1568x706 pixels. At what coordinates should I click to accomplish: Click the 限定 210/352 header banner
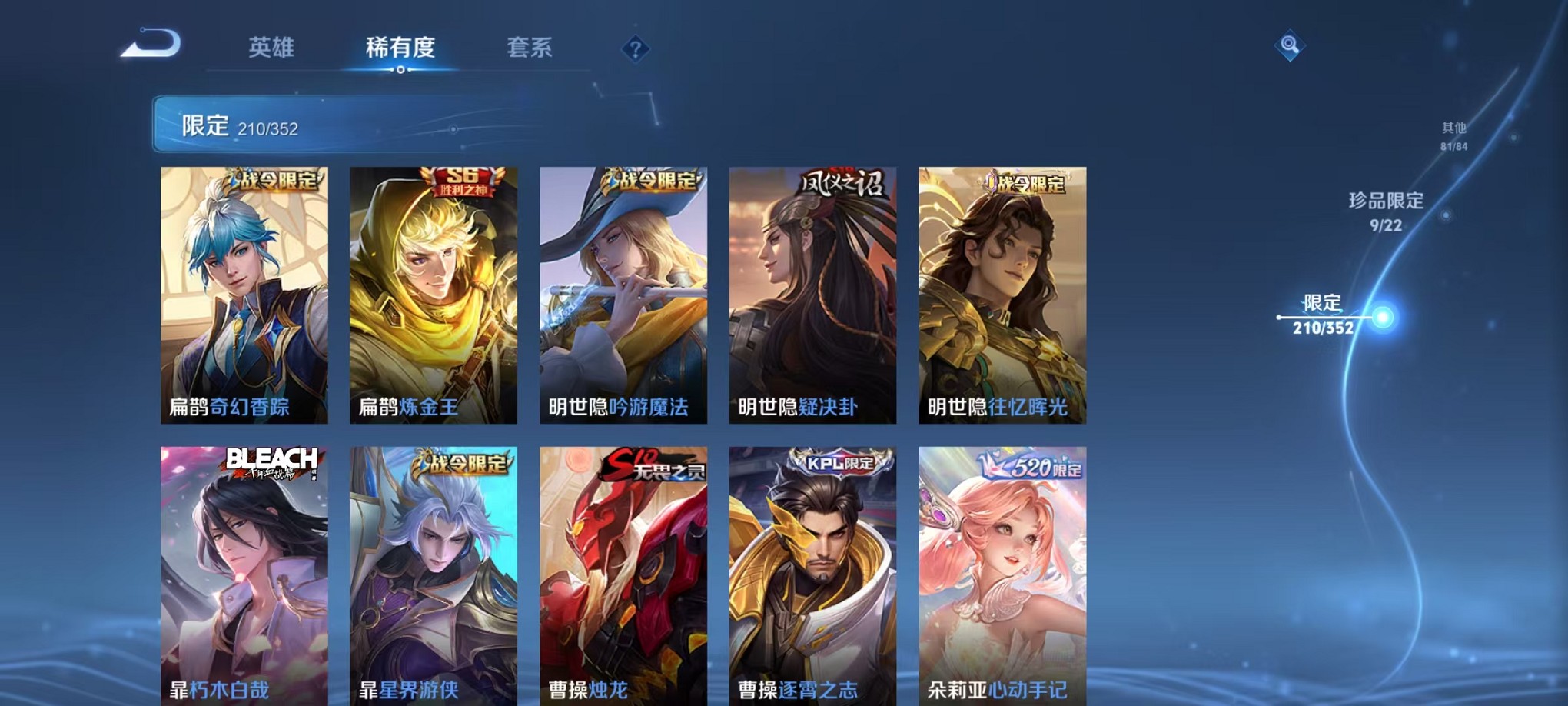tap(307, 122)
